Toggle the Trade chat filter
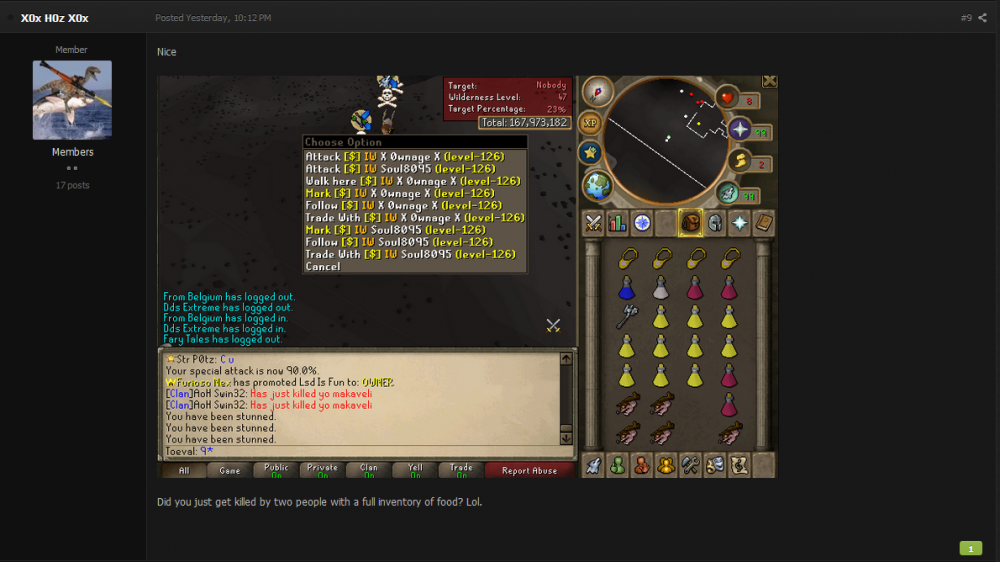Screen dimensions: 1000x562 coord(461,470)
